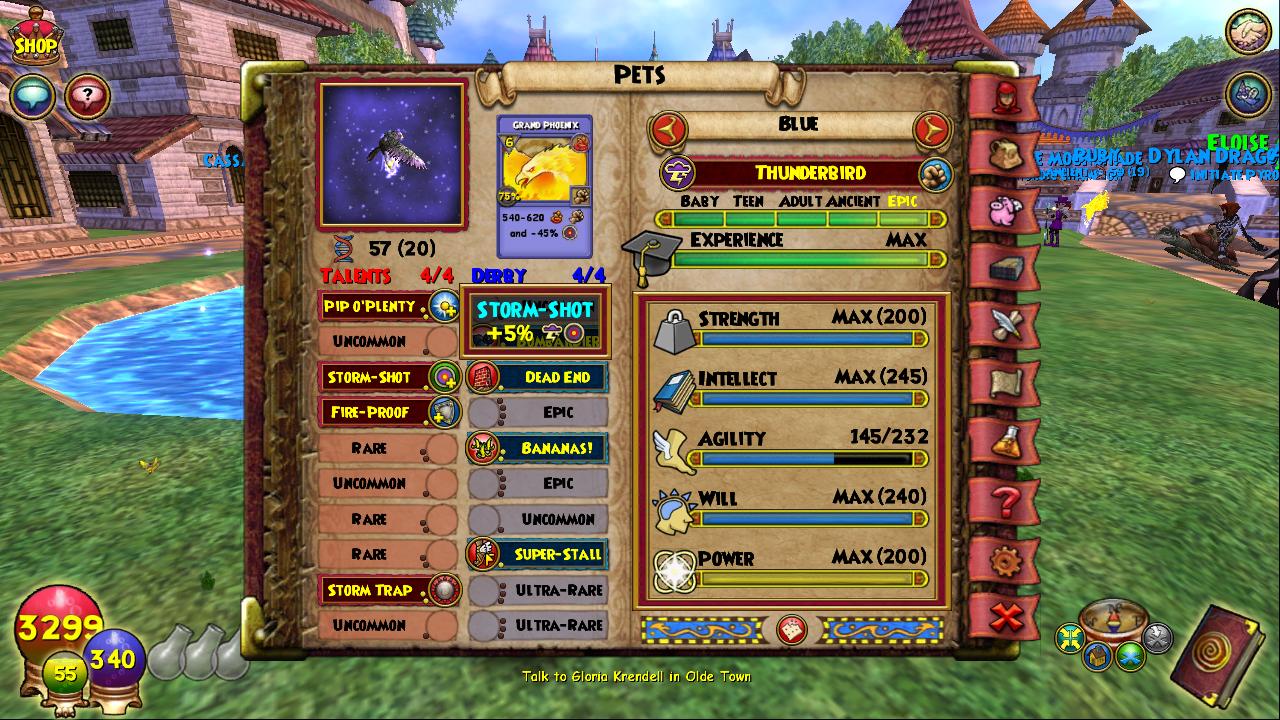Click the blue house teleport-home icon
This screenshot has height=720, width=1280.
[1097, 656]
